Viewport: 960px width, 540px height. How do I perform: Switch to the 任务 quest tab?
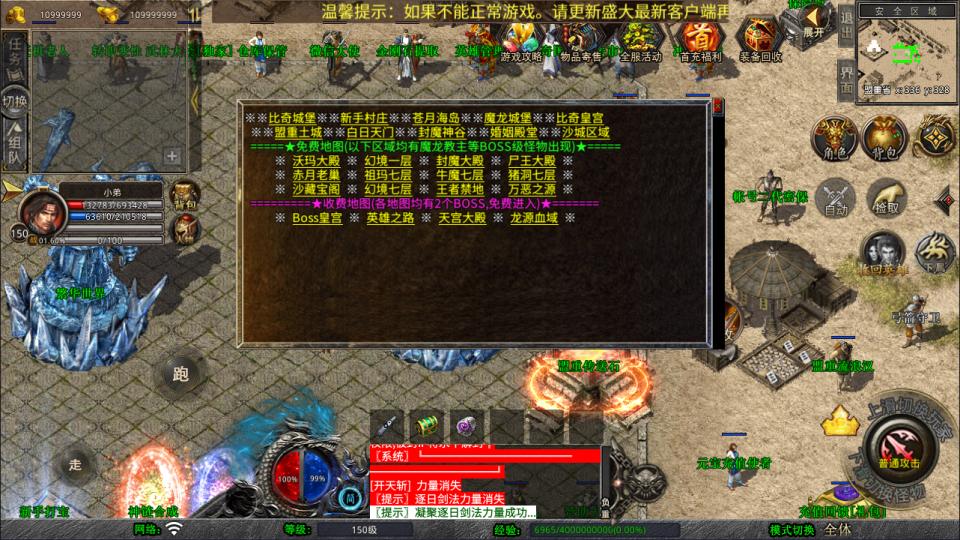pos(15,56)
